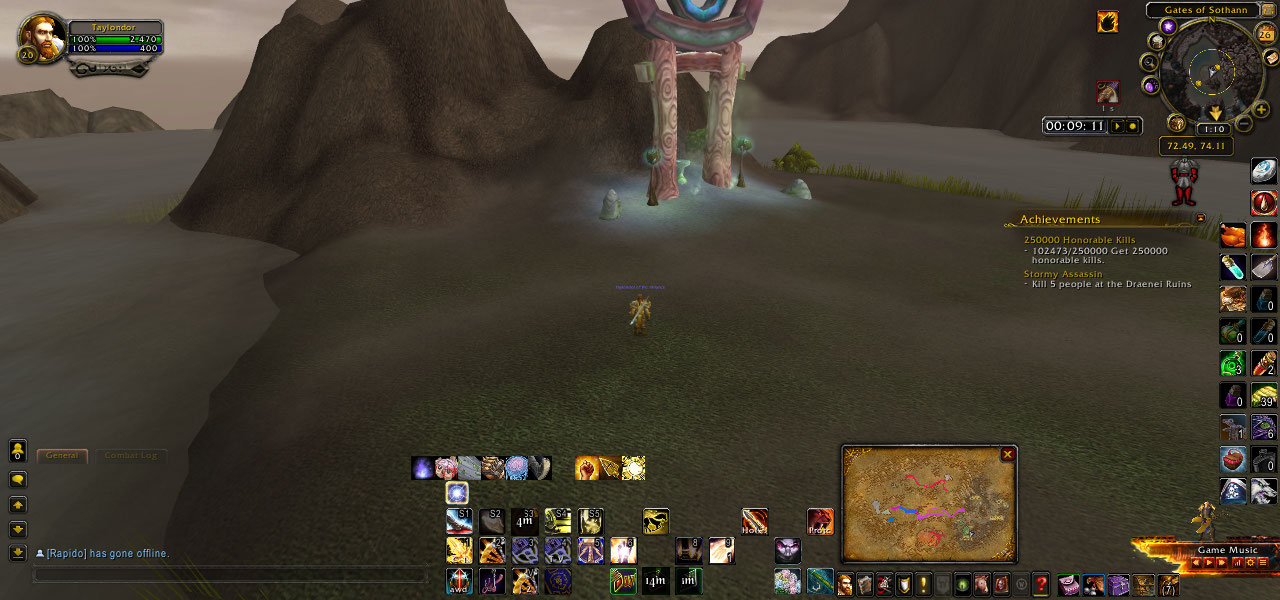The image size is (1280, 600).
Task: Close the battlefield map panel
Action: [x=1007, y=454]
